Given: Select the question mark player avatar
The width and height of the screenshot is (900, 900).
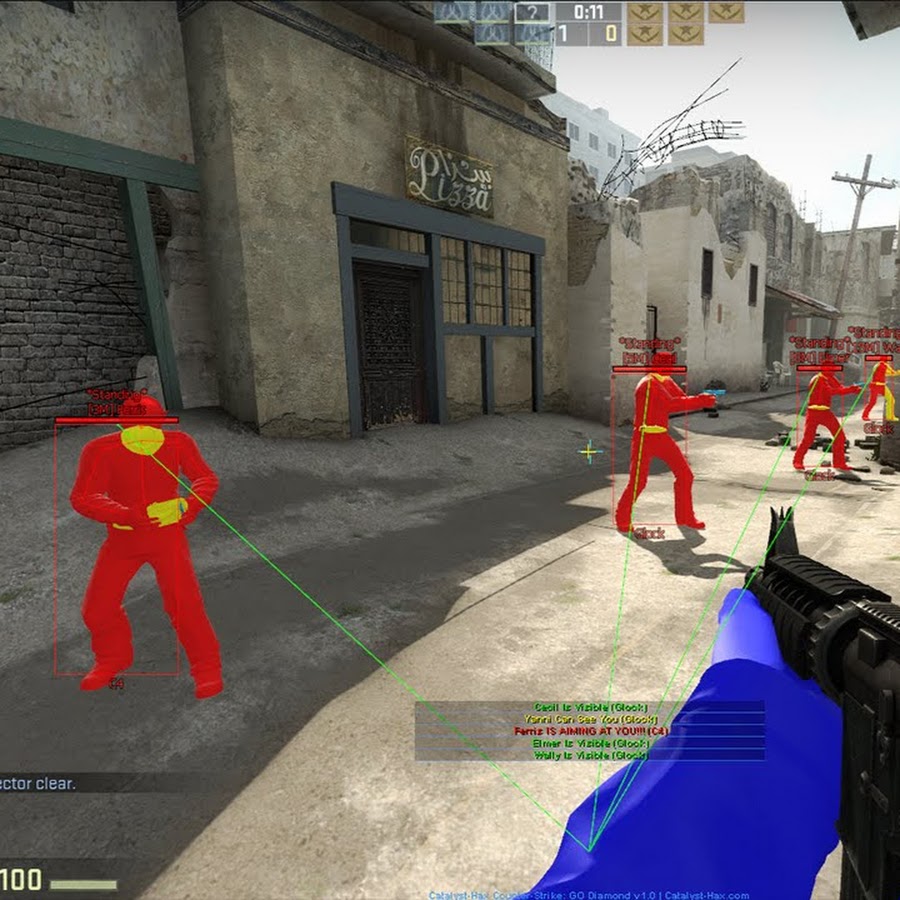Looking at the screenshot, I should click(532, 13).
